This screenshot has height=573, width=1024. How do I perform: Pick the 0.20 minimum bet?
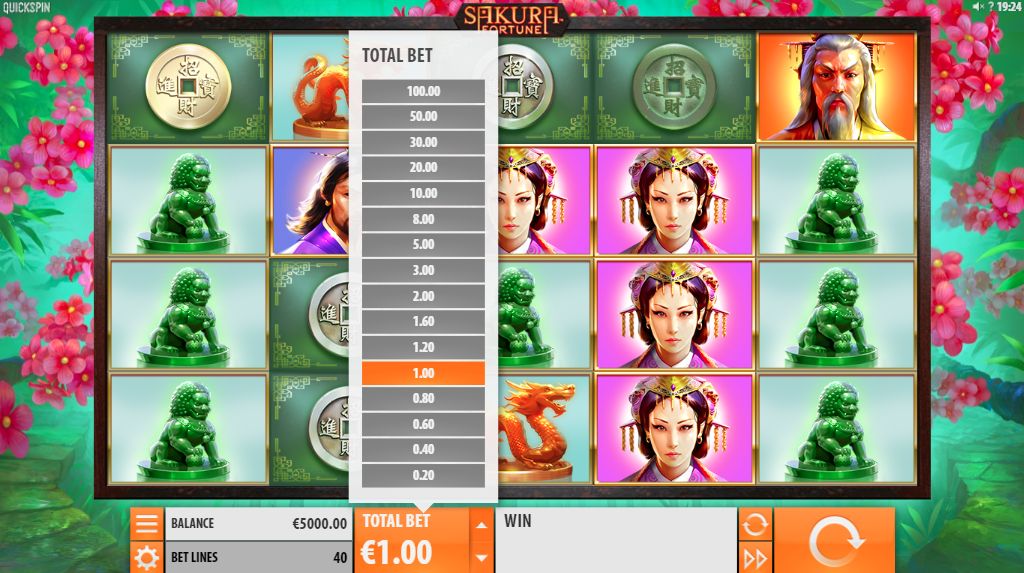pyautogui.click(x=423, y=476)
